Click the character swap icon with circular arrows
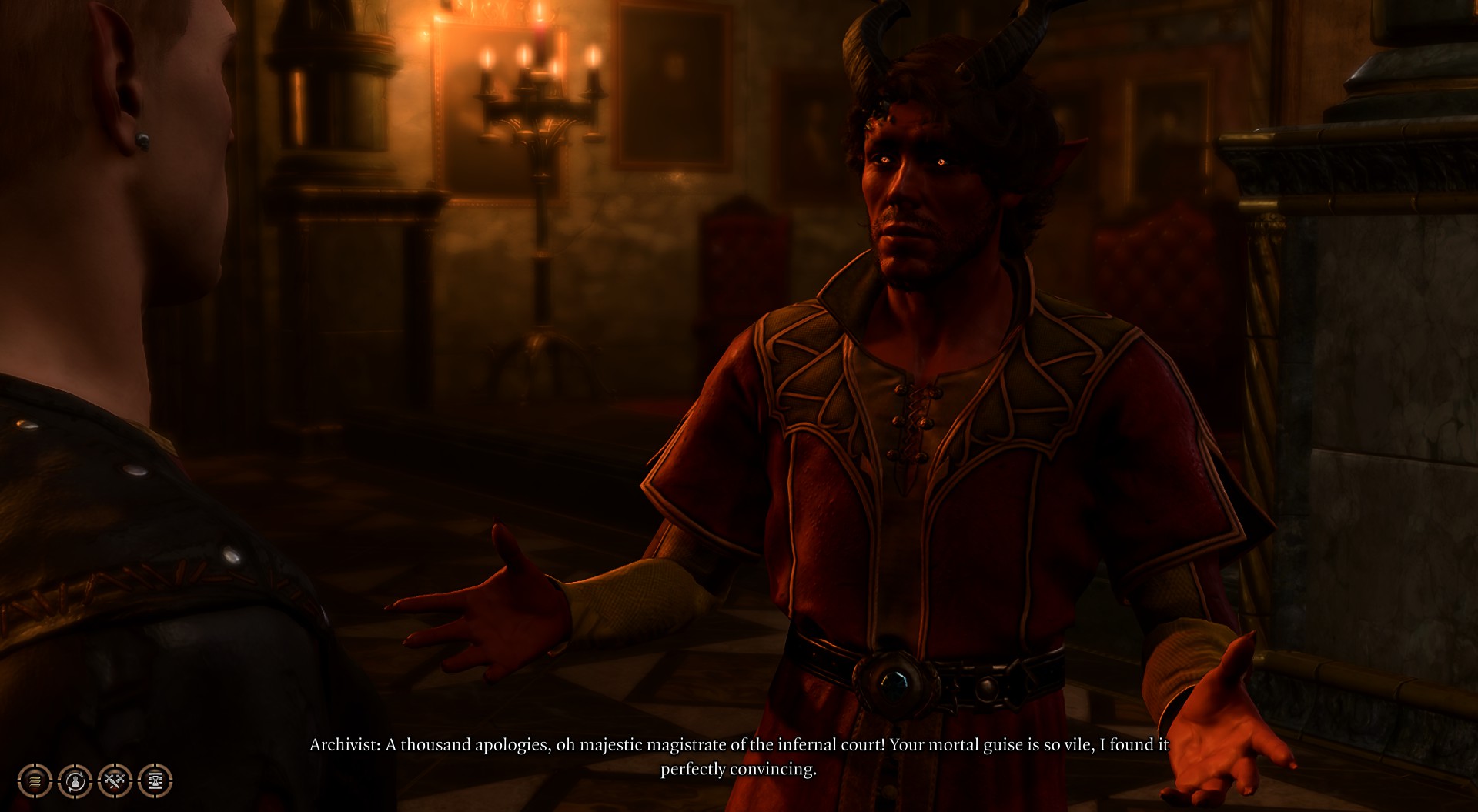The image size is (1478, 812). [x=75, y=781]
